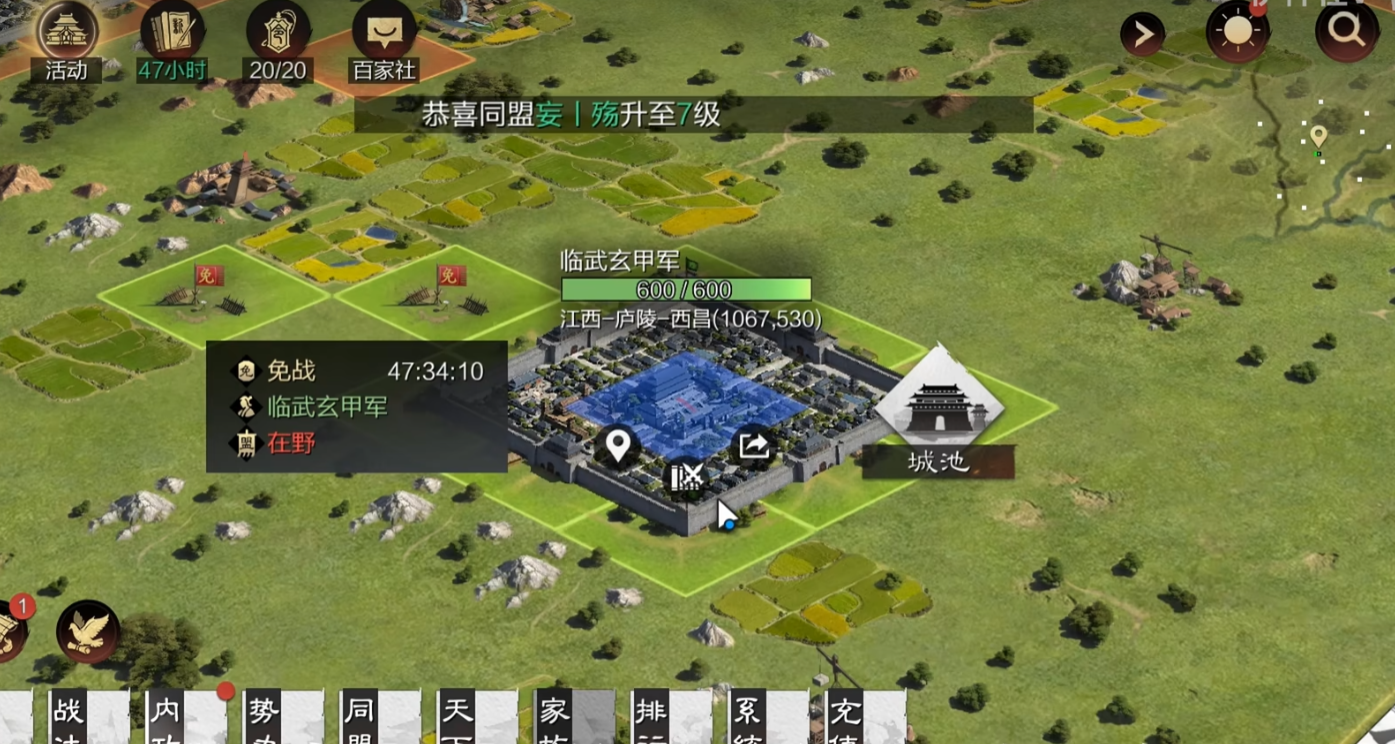Click the crossed flag button below city
Screen dimensions: 1395x744
click(x=686, y=477)
